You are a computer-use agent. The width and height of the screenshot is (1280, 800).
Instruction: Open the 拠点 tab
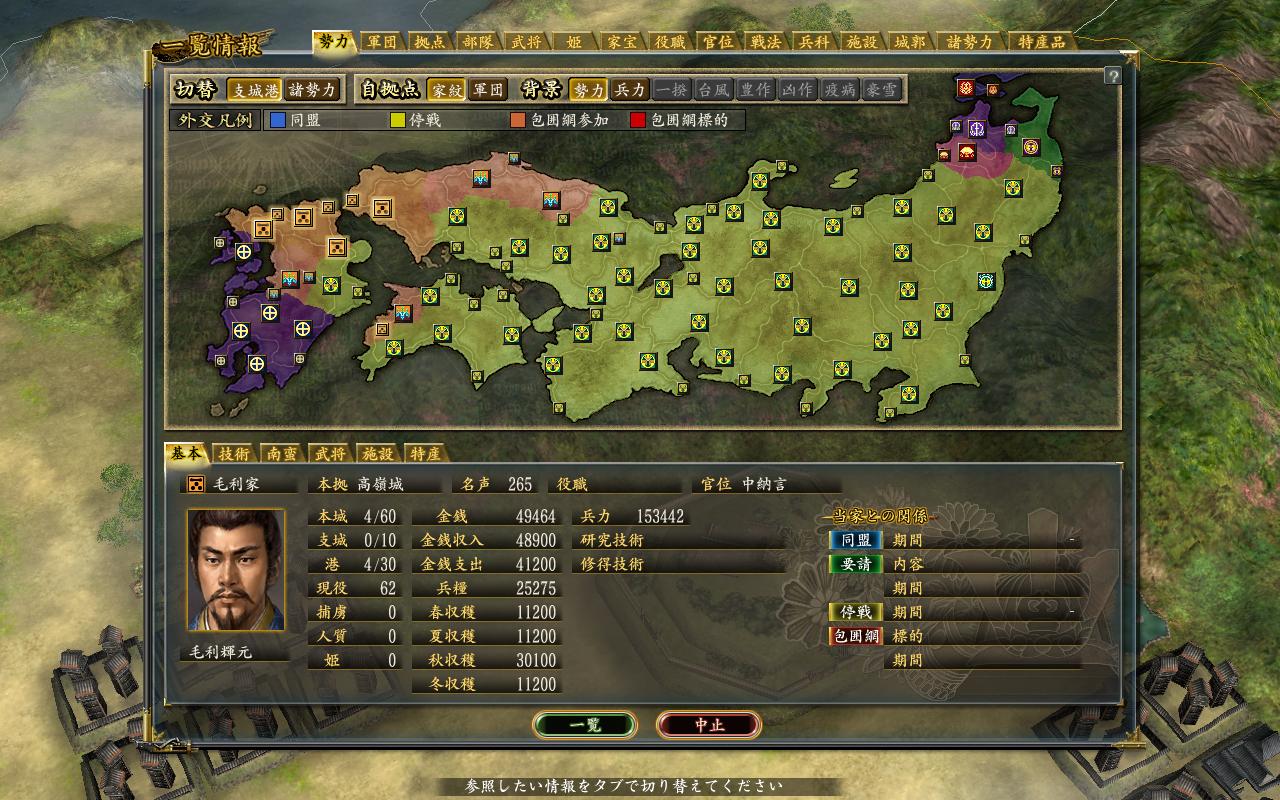point(430,42)
